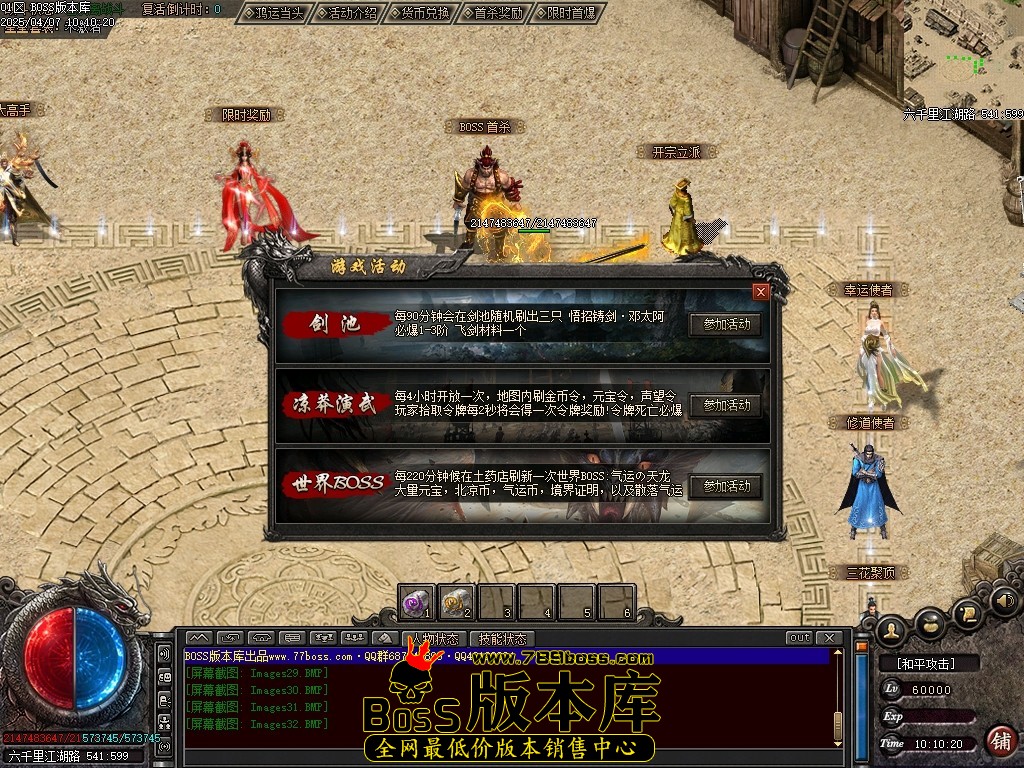Use the gold scroll in hotbar slot 2
Screen dimensions: 1024x768
(456, 601)
